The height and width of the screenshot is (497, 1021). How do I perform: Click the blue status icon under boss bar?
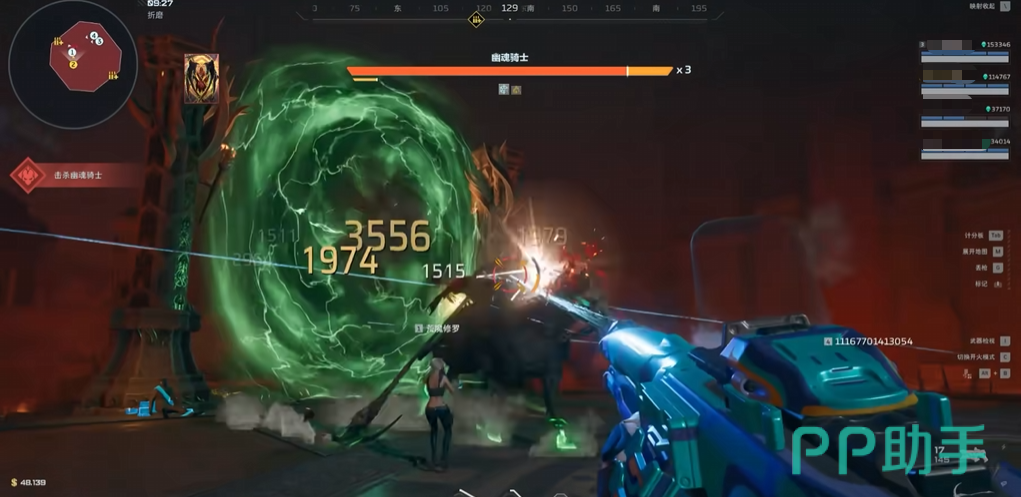pyautogui.click(x=504, y=90)
